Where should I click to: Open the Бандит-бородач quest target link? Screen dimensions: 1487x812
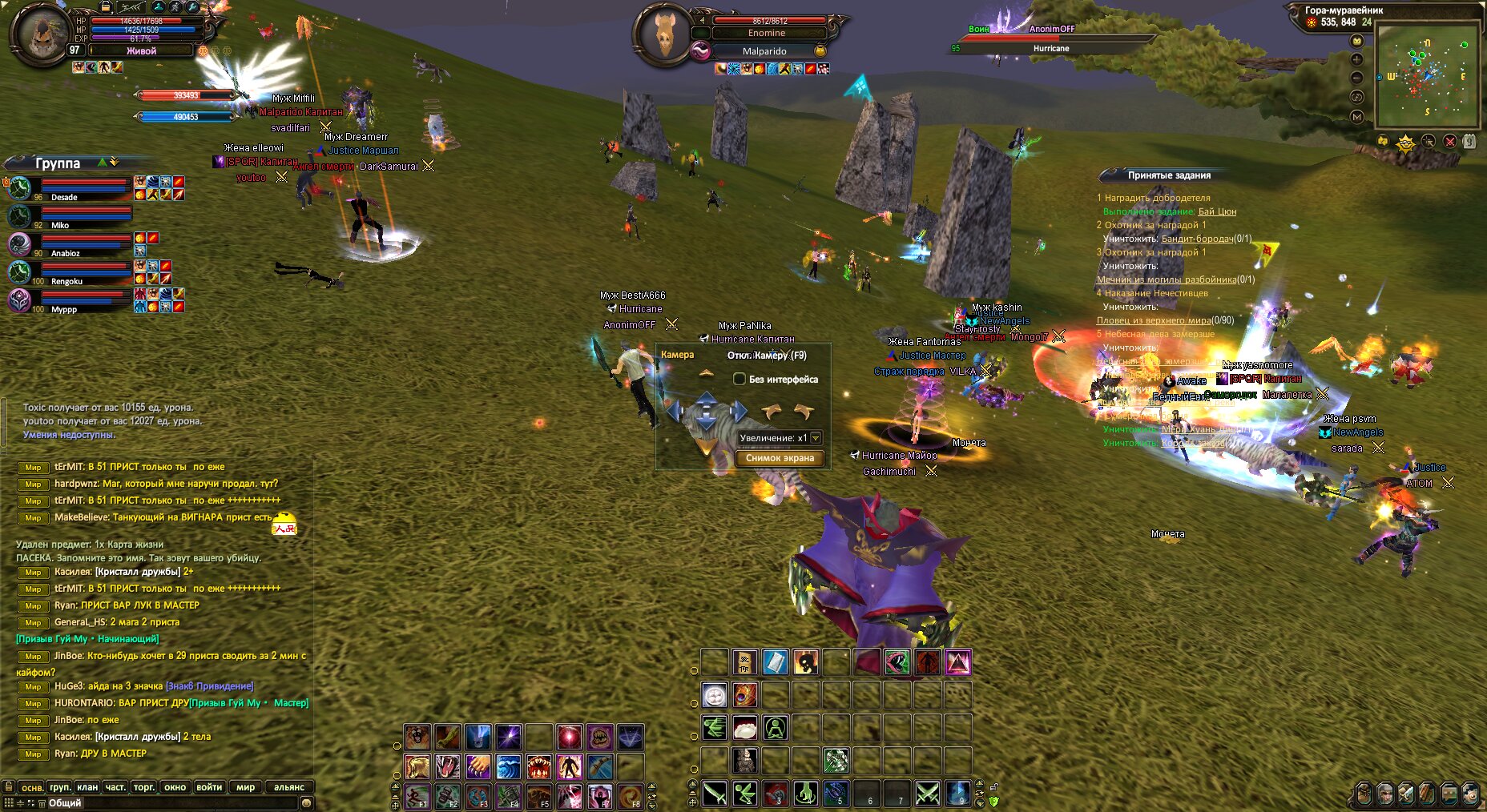(1197, 239)
